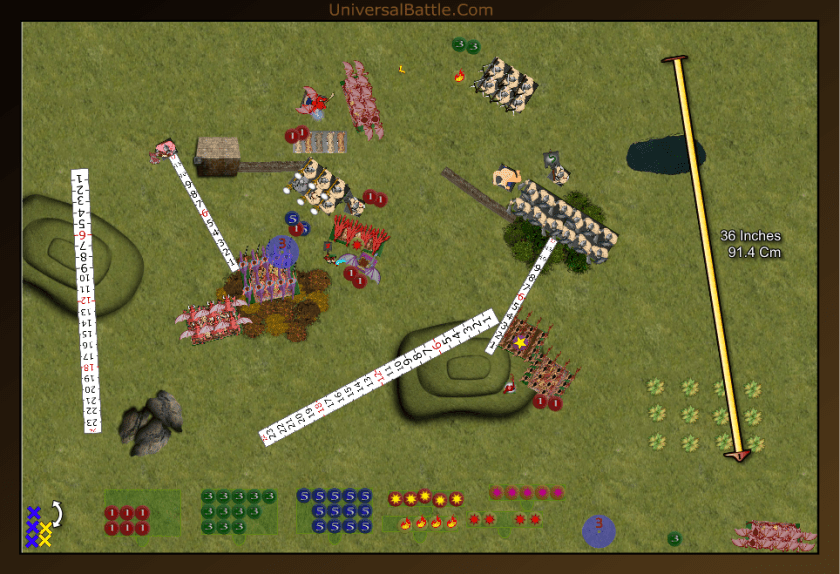Click the white curved rotate arrow icon

pos(56,513)
